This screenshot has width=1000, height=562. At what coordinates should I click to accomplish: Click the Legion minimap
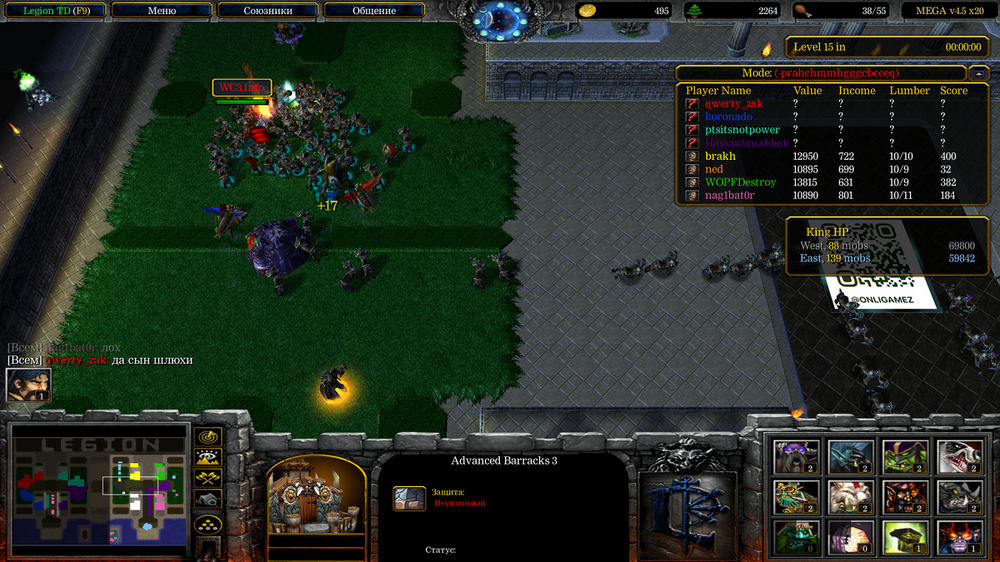click(99, 490)
